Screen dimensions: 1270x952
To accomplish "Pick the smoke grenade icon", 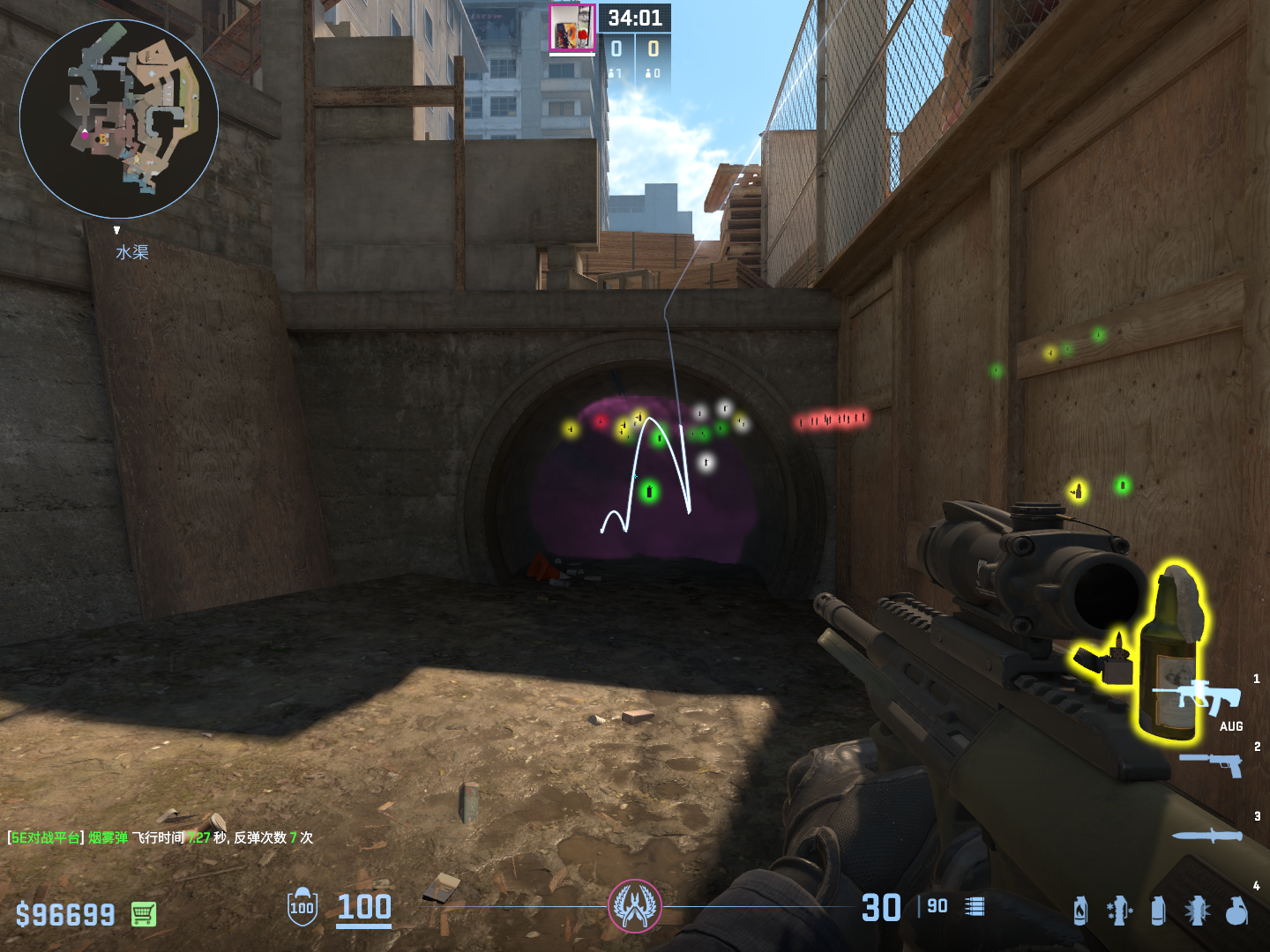I will pyautogui.click(x=1158, y=911).
